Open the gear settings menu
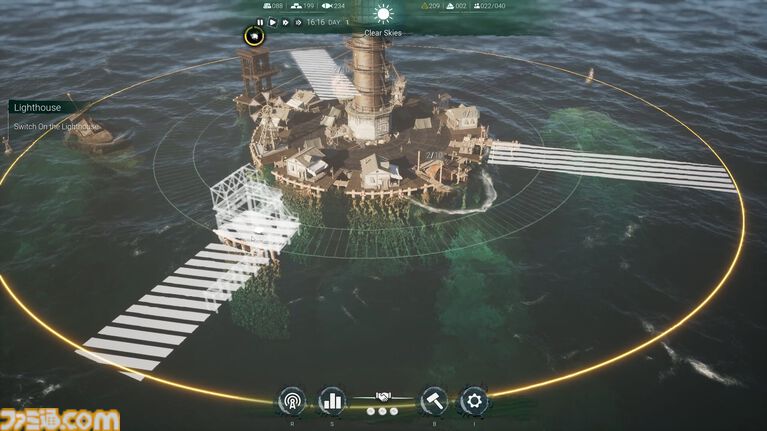767x431 pixels. point(473,401)
